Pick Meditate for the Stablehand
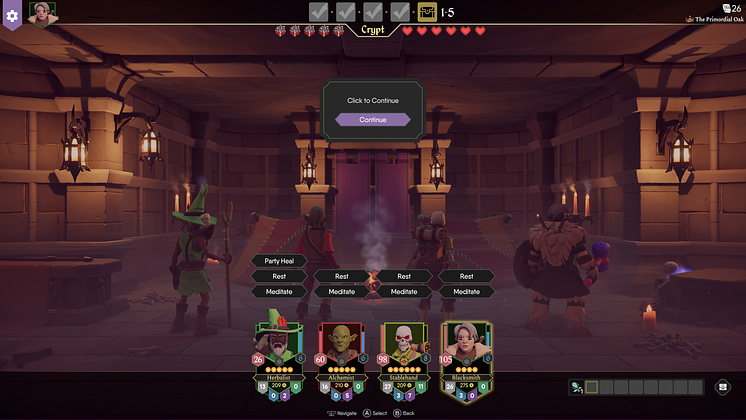746x420 pixels. tap(404, 292)
